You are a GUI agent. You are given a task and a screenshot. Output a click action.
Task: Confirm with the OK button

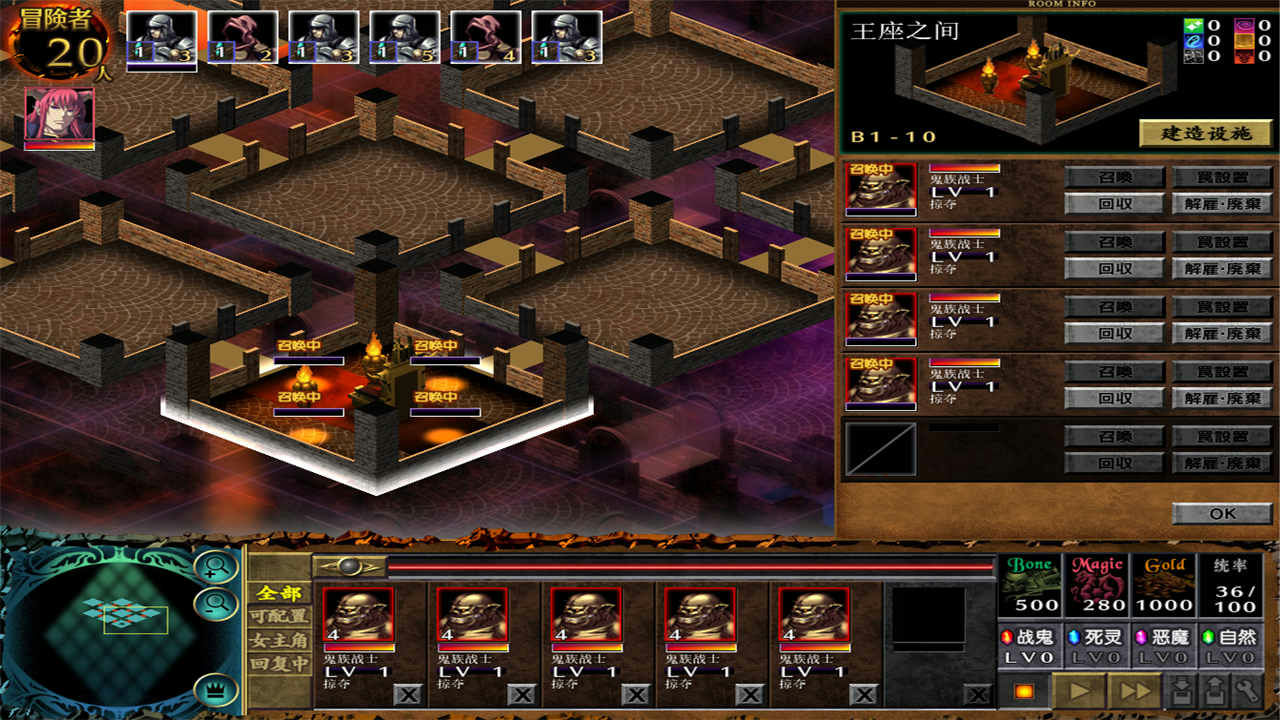click(1222, 514)
